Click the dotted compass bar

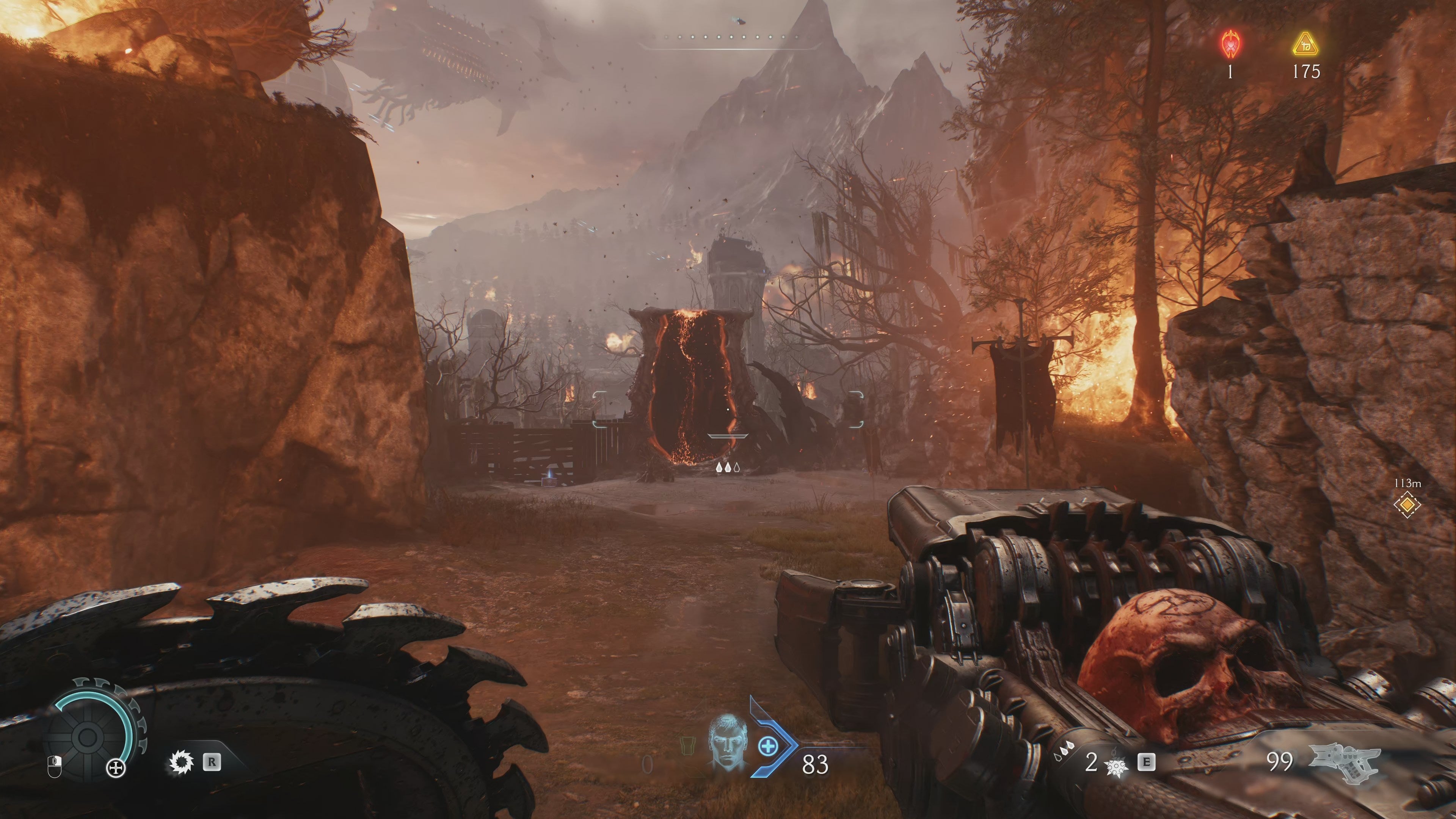click(x=729, y=38)
